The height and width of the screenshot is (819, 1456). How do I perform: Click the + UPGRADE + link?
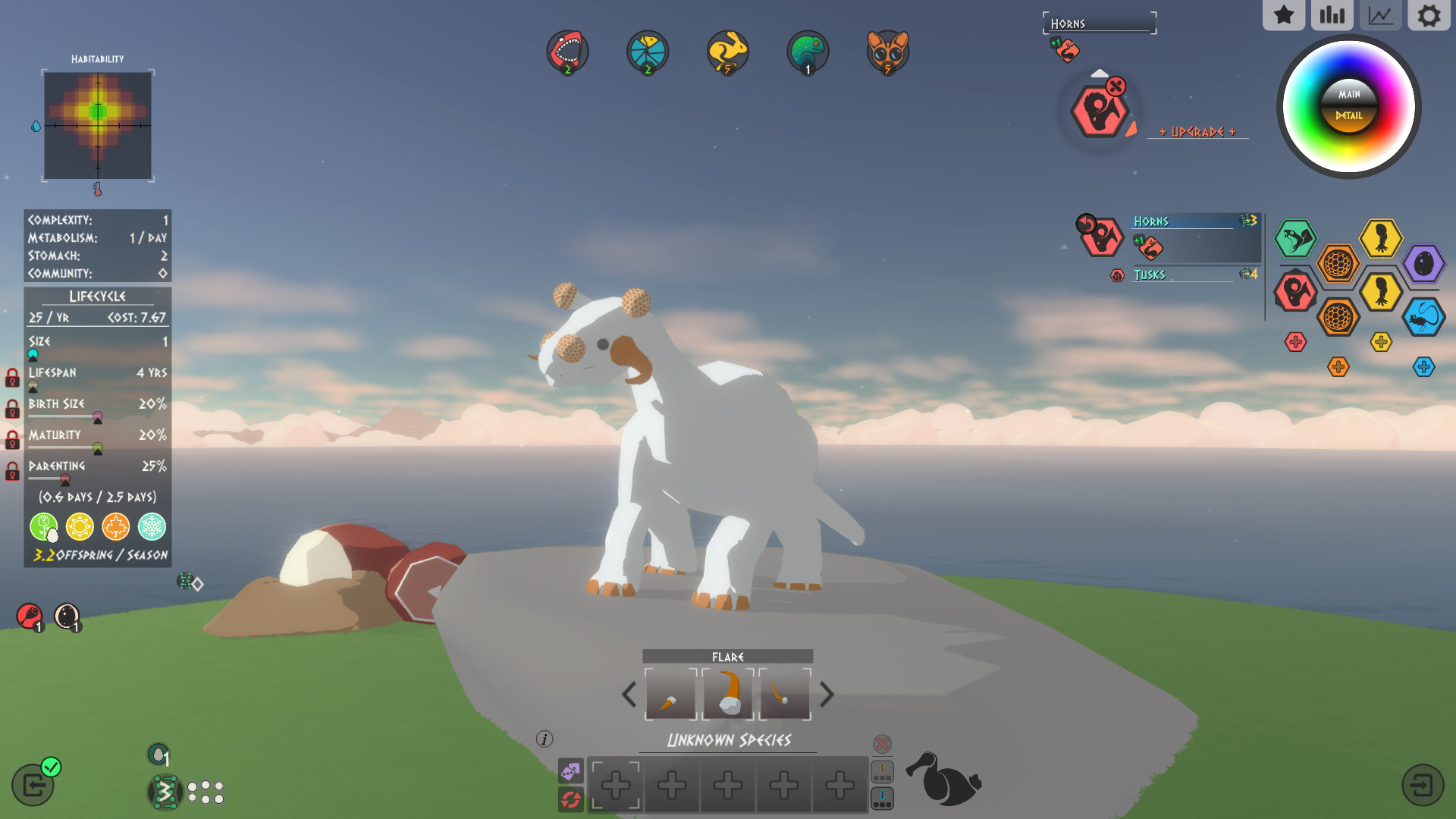(1199, 130)
